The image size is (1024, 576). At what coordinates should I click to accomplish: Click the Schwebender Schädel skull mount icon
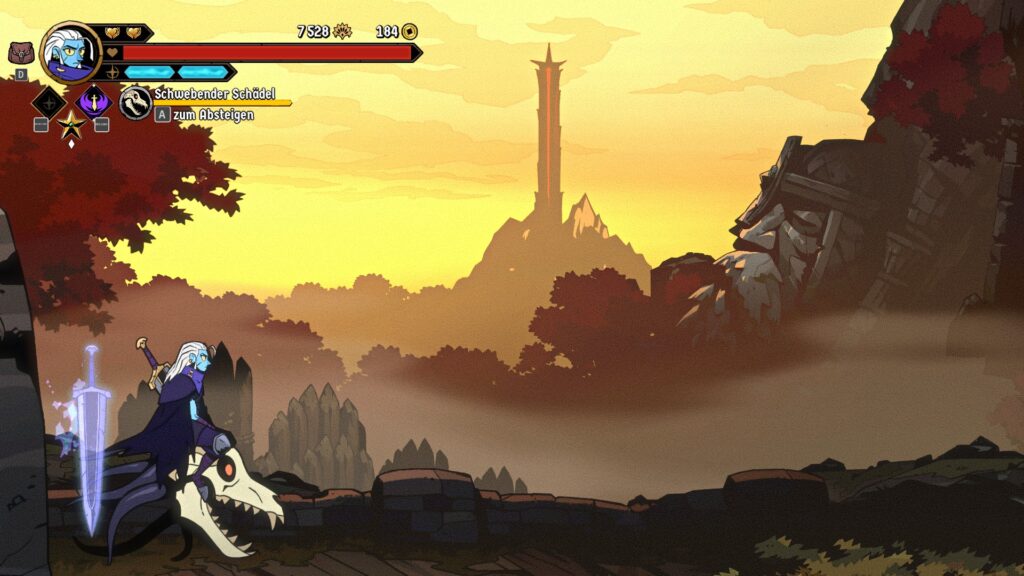point(135,102)
